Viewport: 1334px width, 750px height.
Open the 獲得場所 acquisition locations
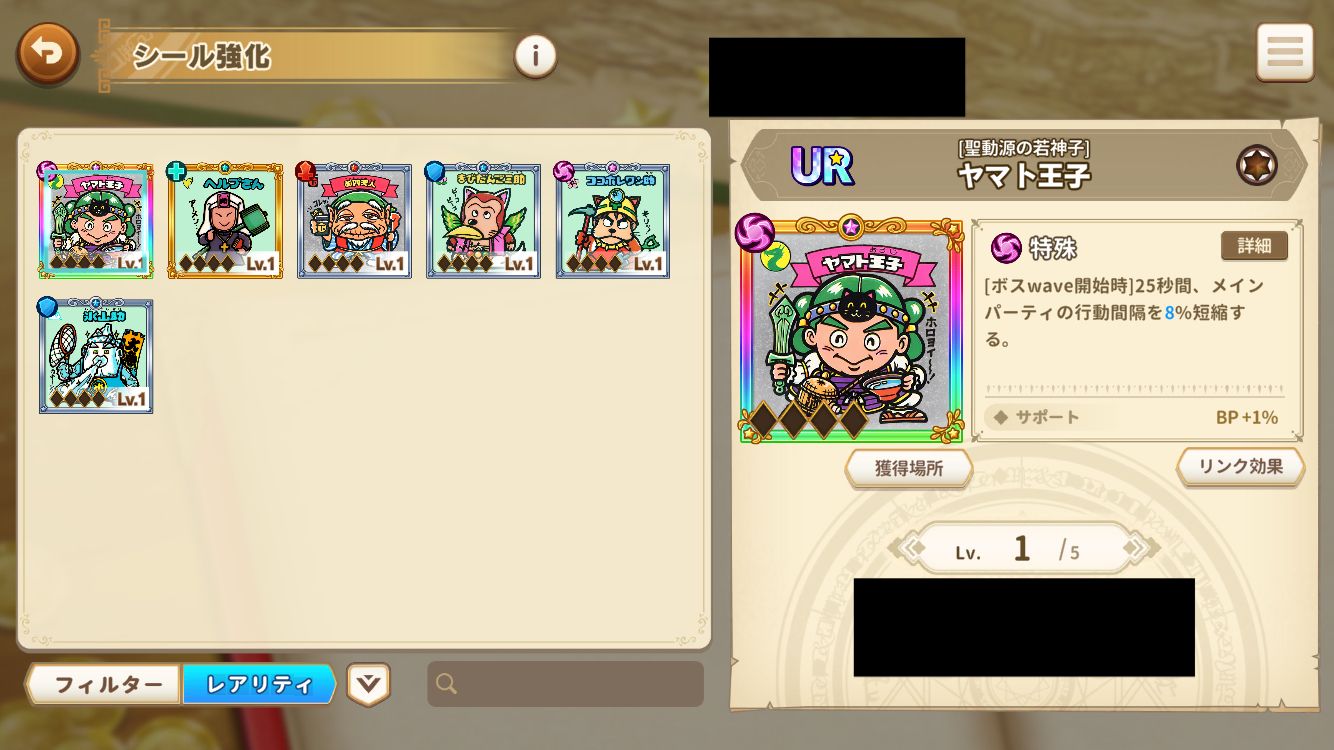click(908, 468)
